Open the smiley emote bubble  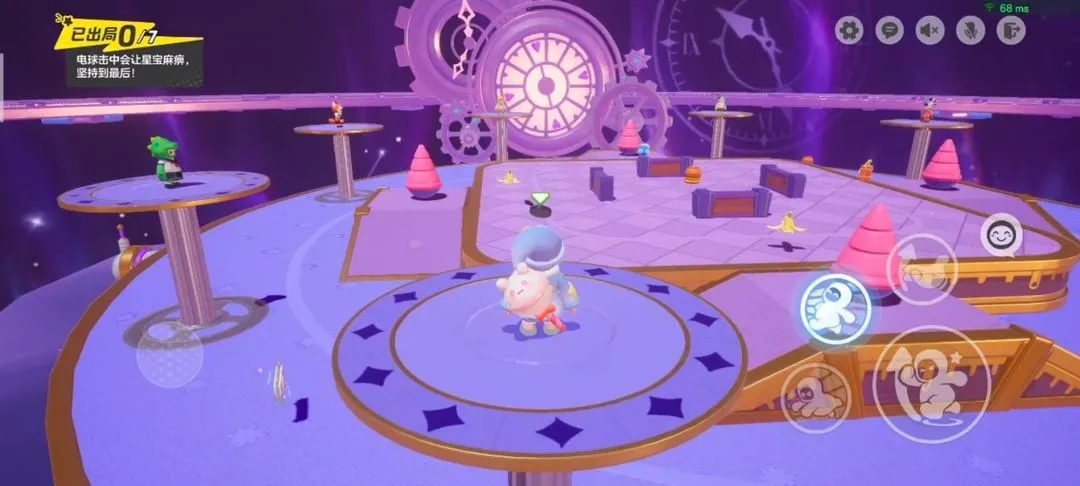click(999, 237)
